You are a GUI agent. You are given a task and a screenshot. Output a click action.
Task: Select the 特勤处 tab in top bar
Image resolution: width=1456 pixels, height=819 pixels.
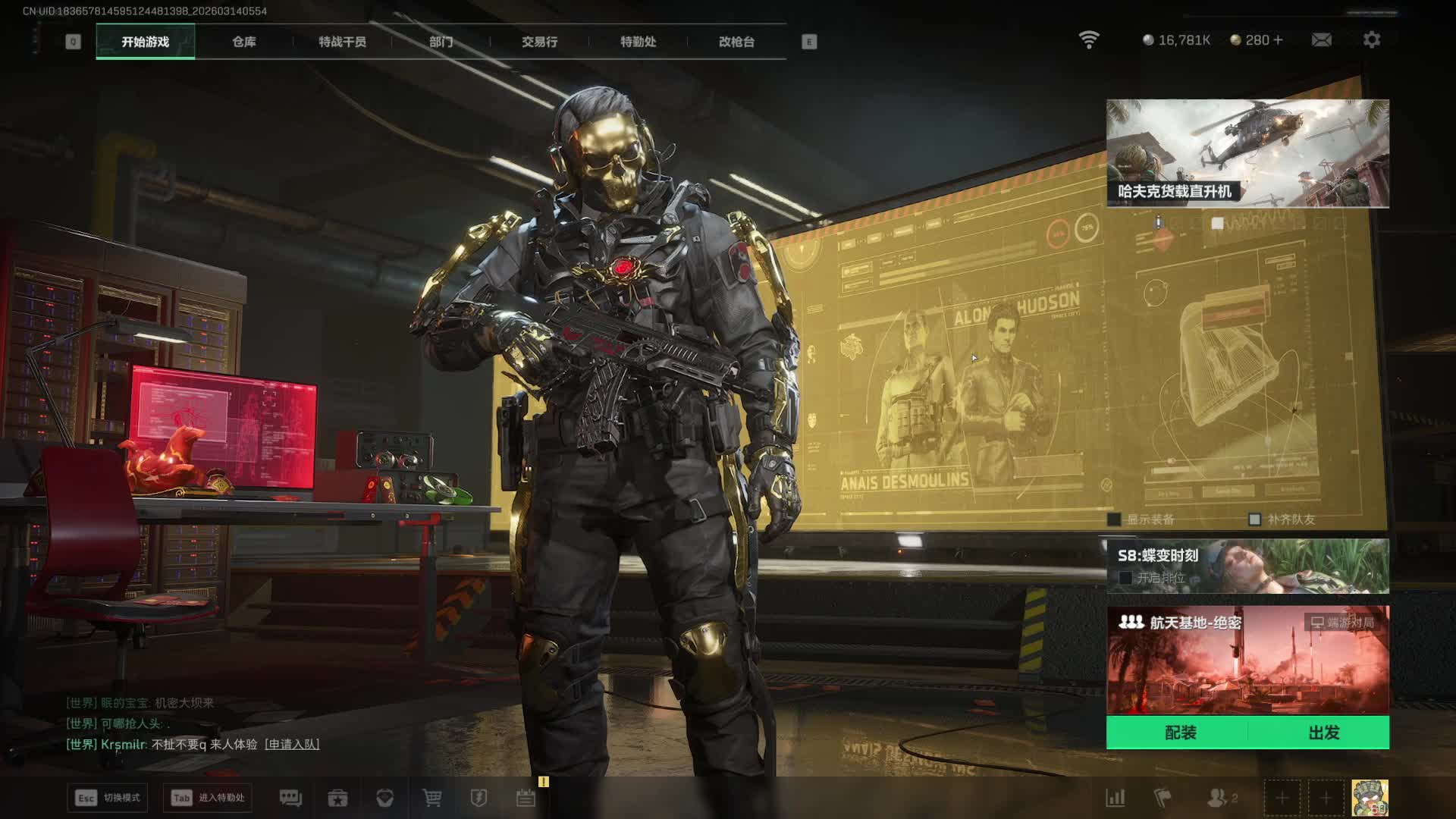[x=638, y=42]
